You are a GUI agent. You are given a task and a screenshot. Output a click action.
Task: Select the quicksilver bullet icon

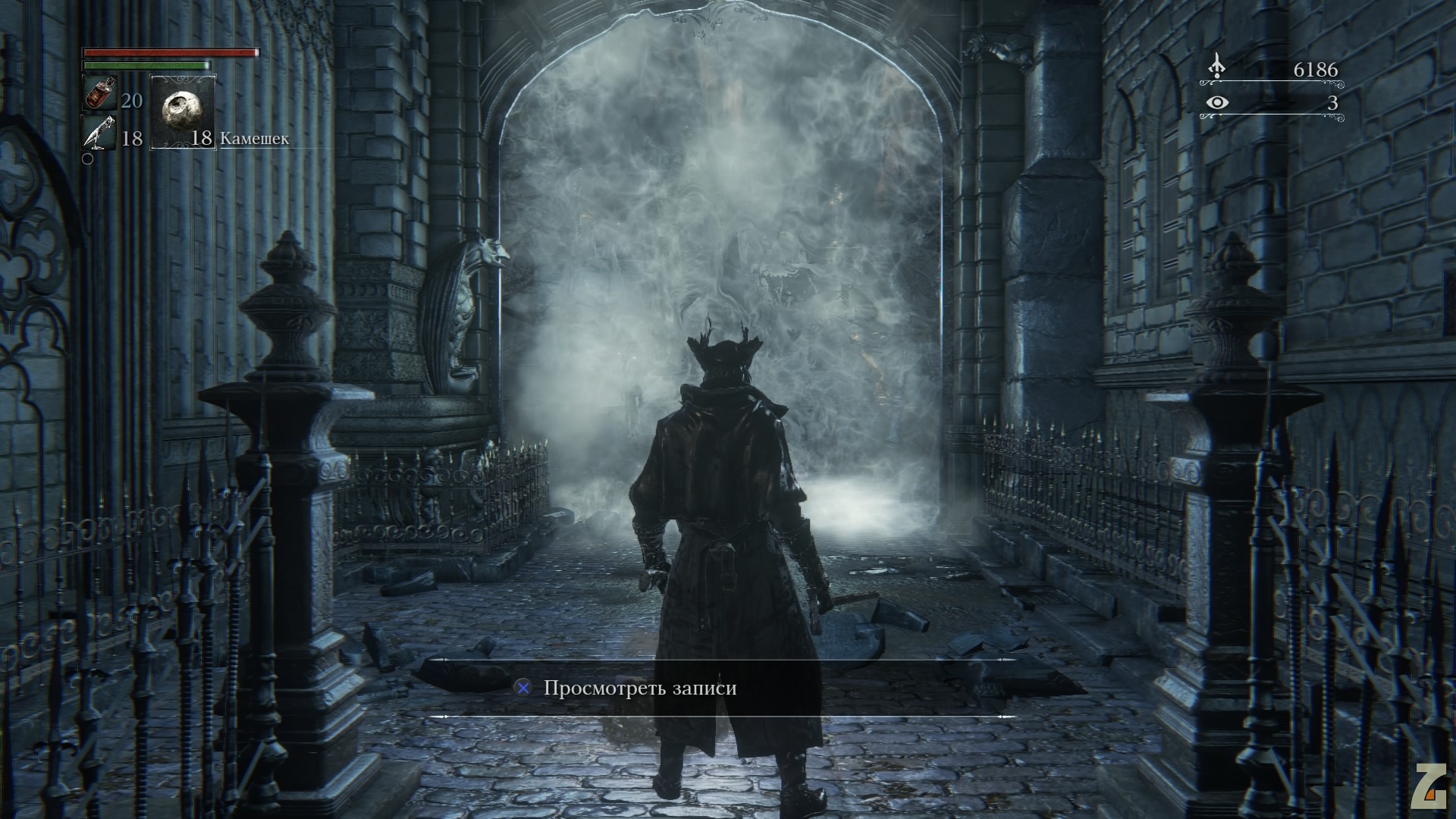pos(99,133)
